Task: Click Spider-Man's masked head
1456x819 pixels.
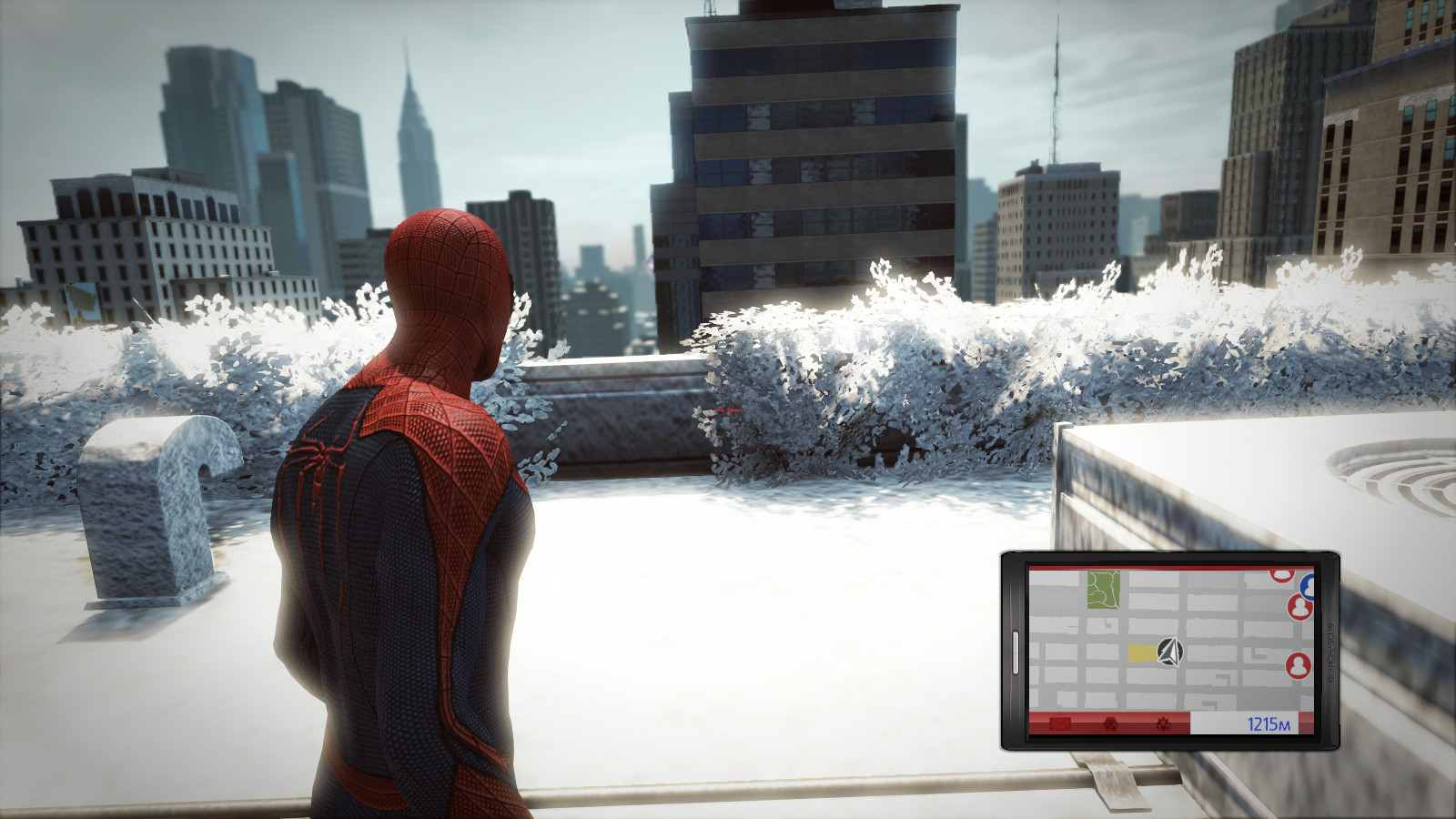Action: (x=446, y=273)
